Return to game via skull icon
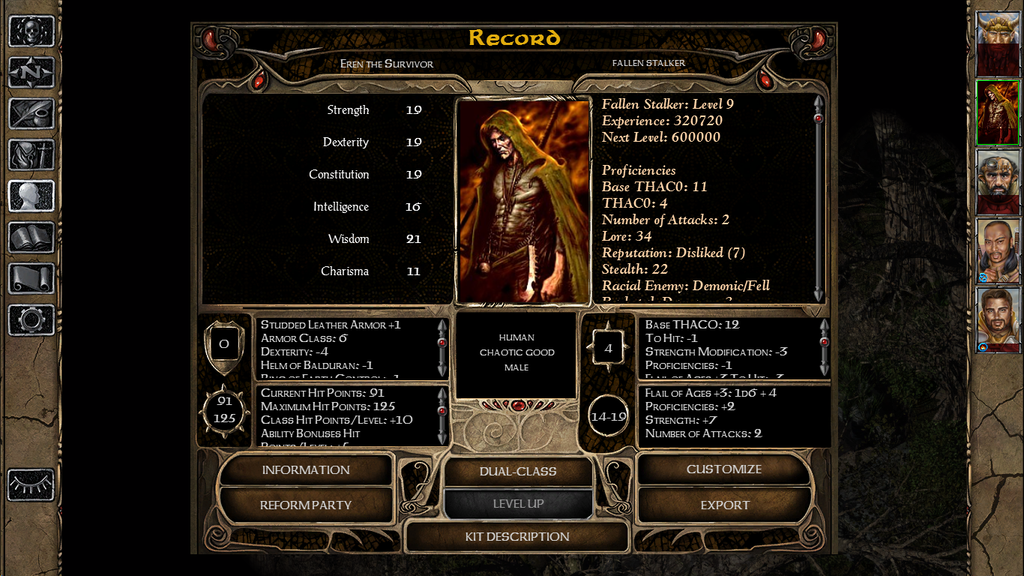The height and width of the screenshot is (576, 1024). [x=31, y=32]
